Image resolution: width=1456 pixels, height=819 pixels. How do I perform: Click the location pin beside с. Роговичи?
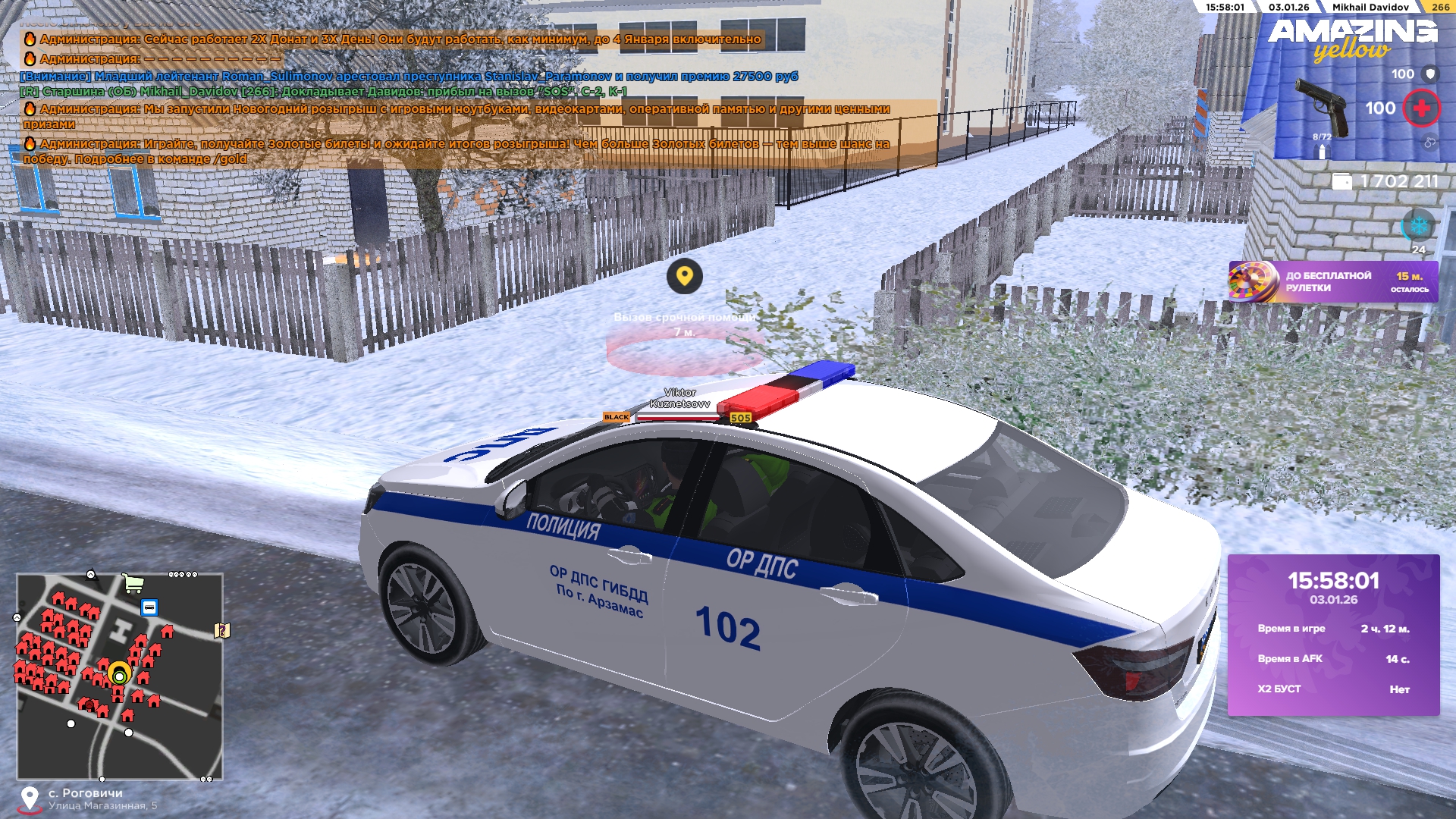tap(30, 798)
